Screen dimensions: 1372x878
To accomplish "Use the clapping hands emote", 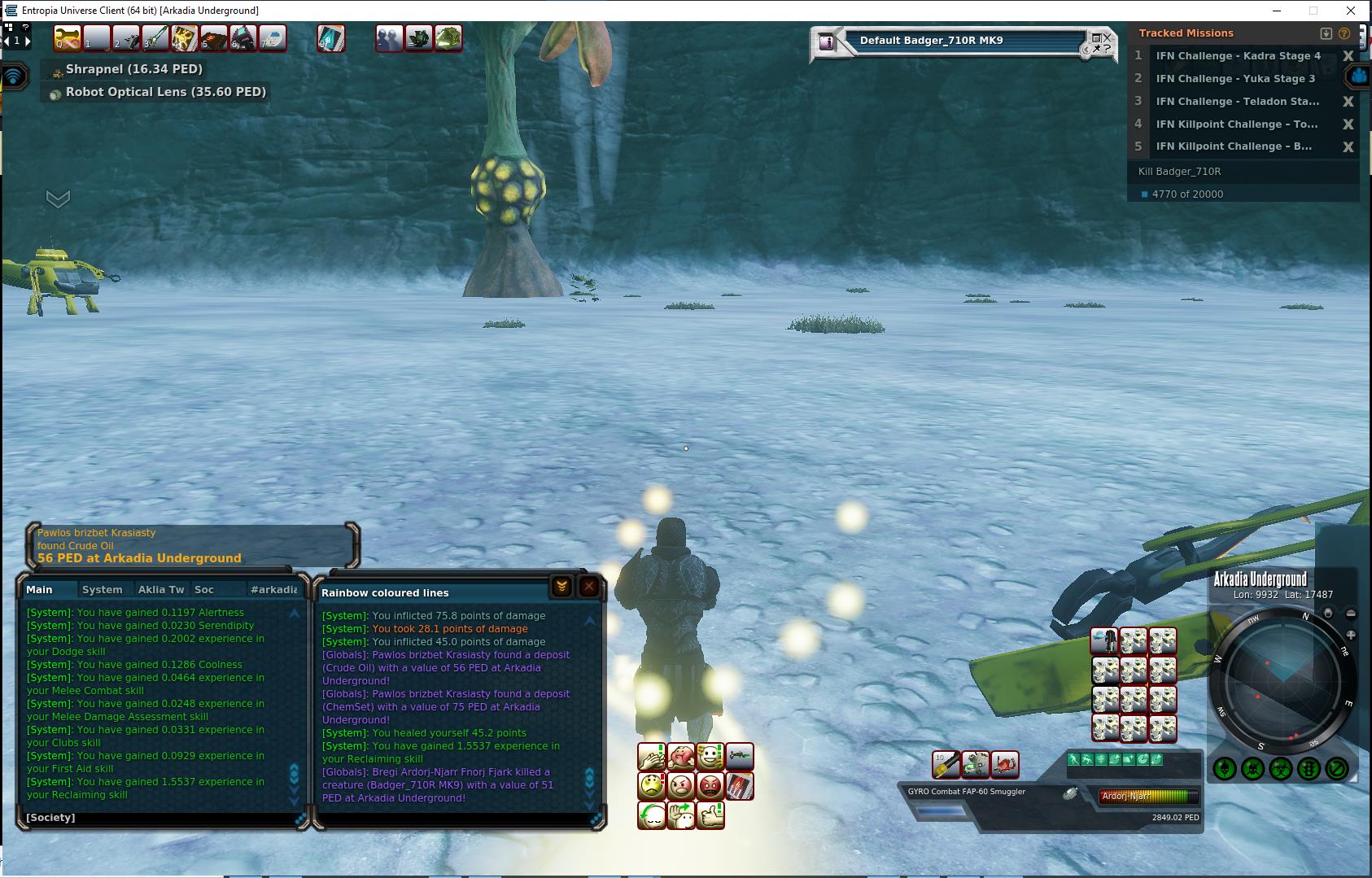I will click(652, 758).
